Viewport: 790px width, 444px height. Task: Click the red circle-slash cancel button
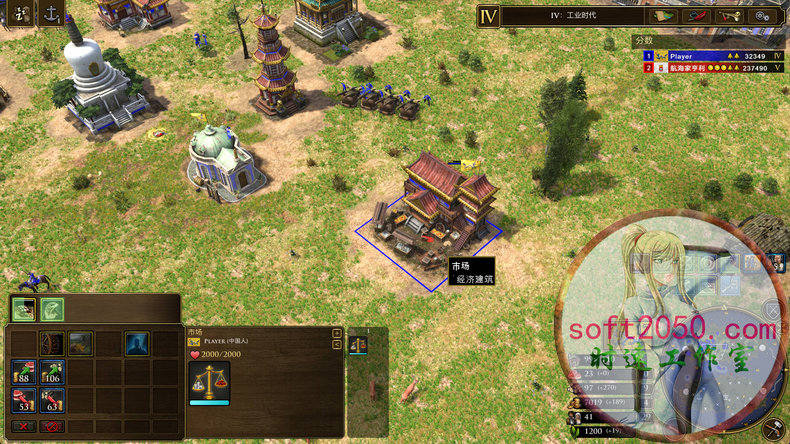52,427
